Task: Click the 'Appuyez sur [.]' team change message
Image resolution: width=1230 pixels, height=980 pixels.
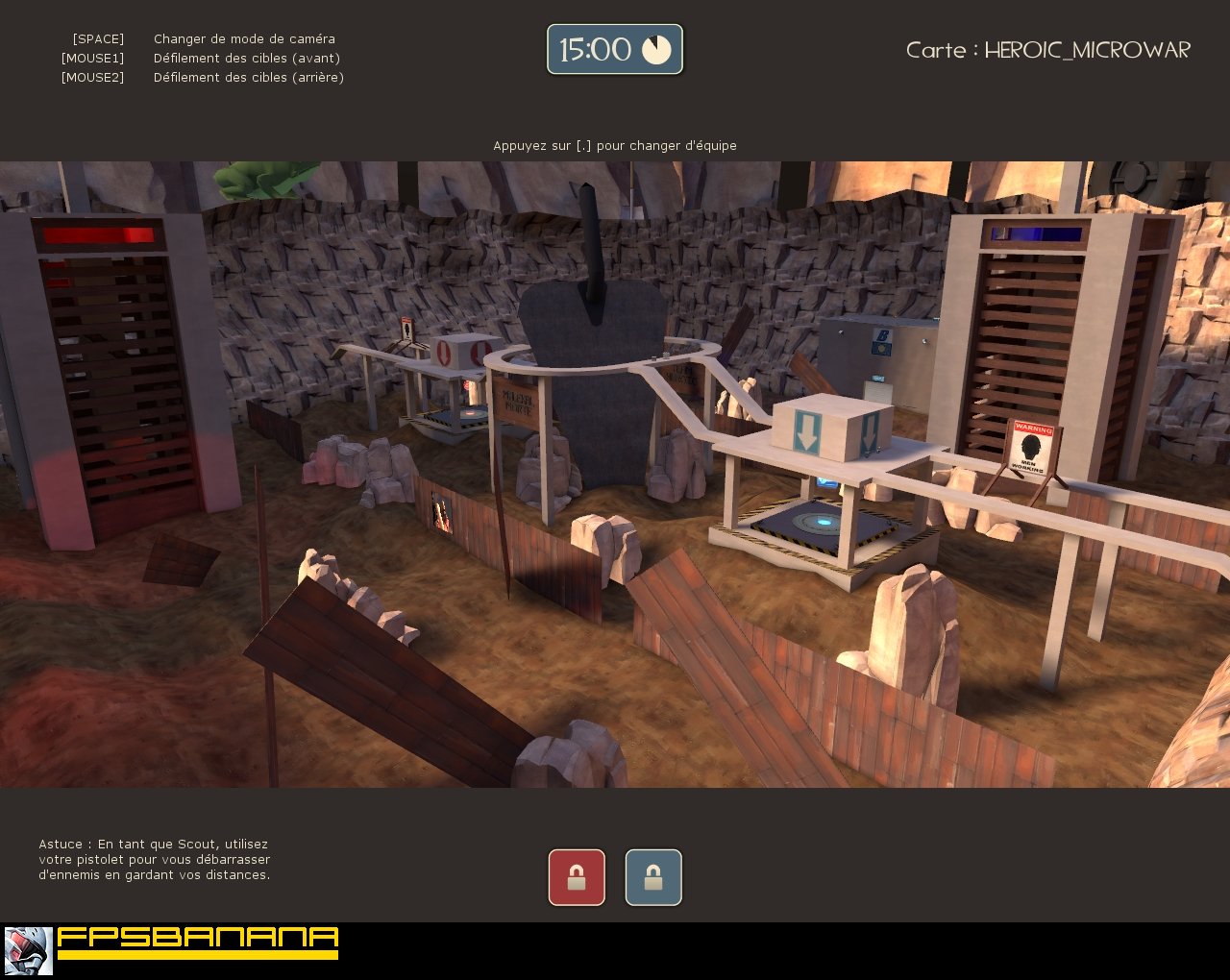Action: coord(614,145)
